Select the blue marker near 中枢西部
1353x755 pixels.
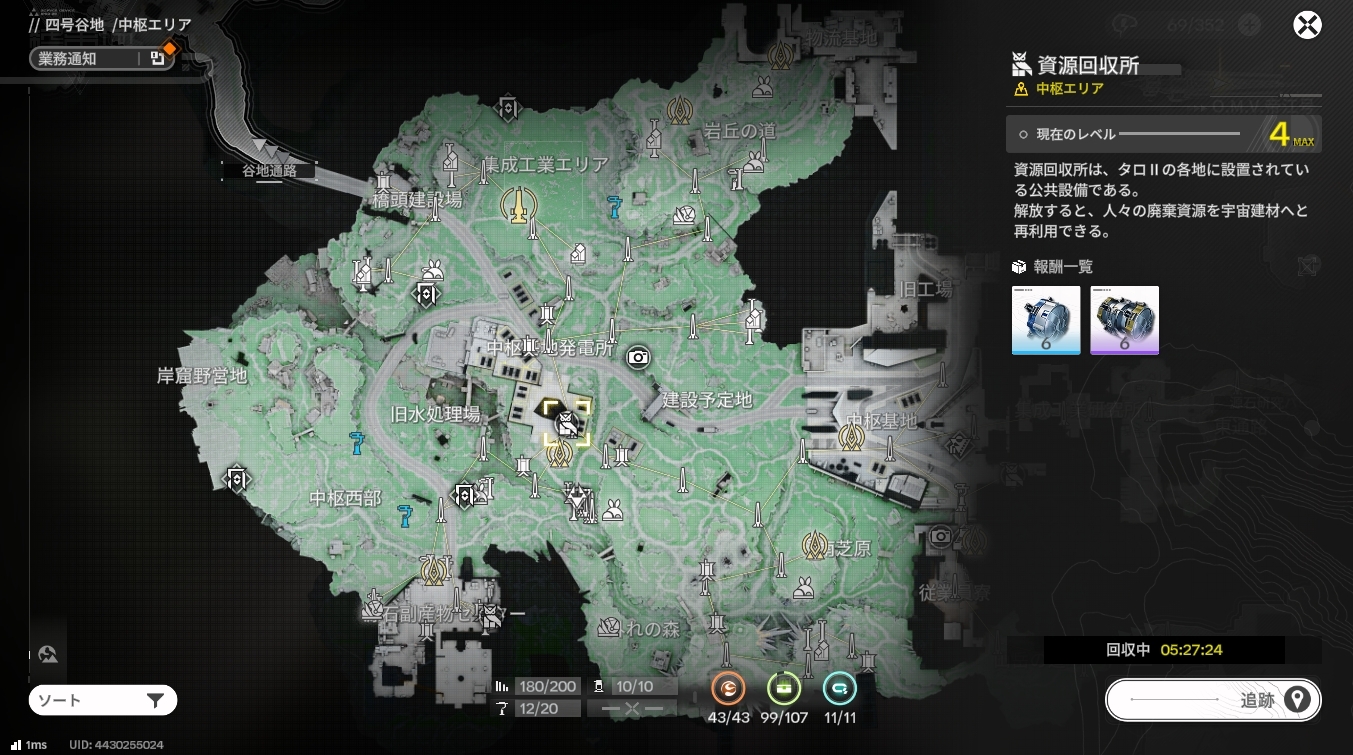tap(405, 515)
